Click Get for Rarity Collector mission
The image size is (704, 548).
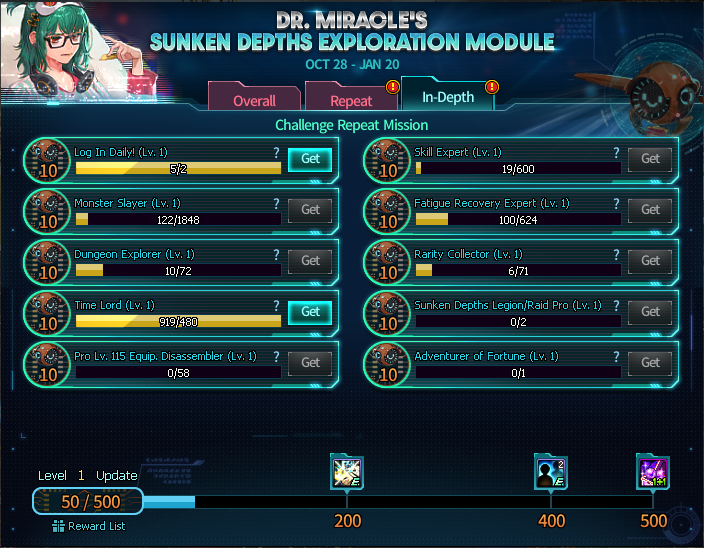click(x=650, y=261)
